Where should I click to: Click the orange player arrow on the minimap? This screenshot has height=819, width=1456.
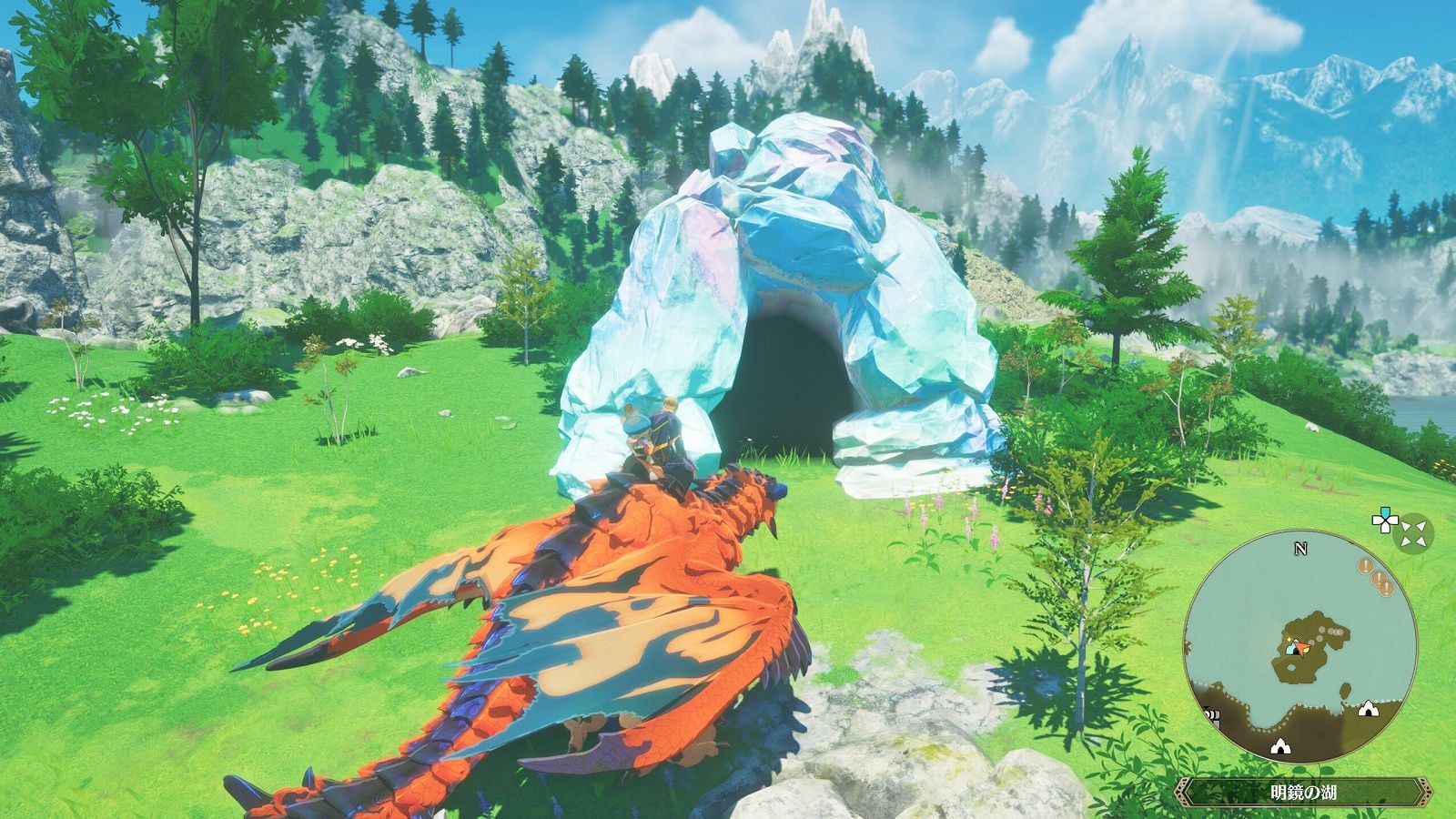point(1303,648)
